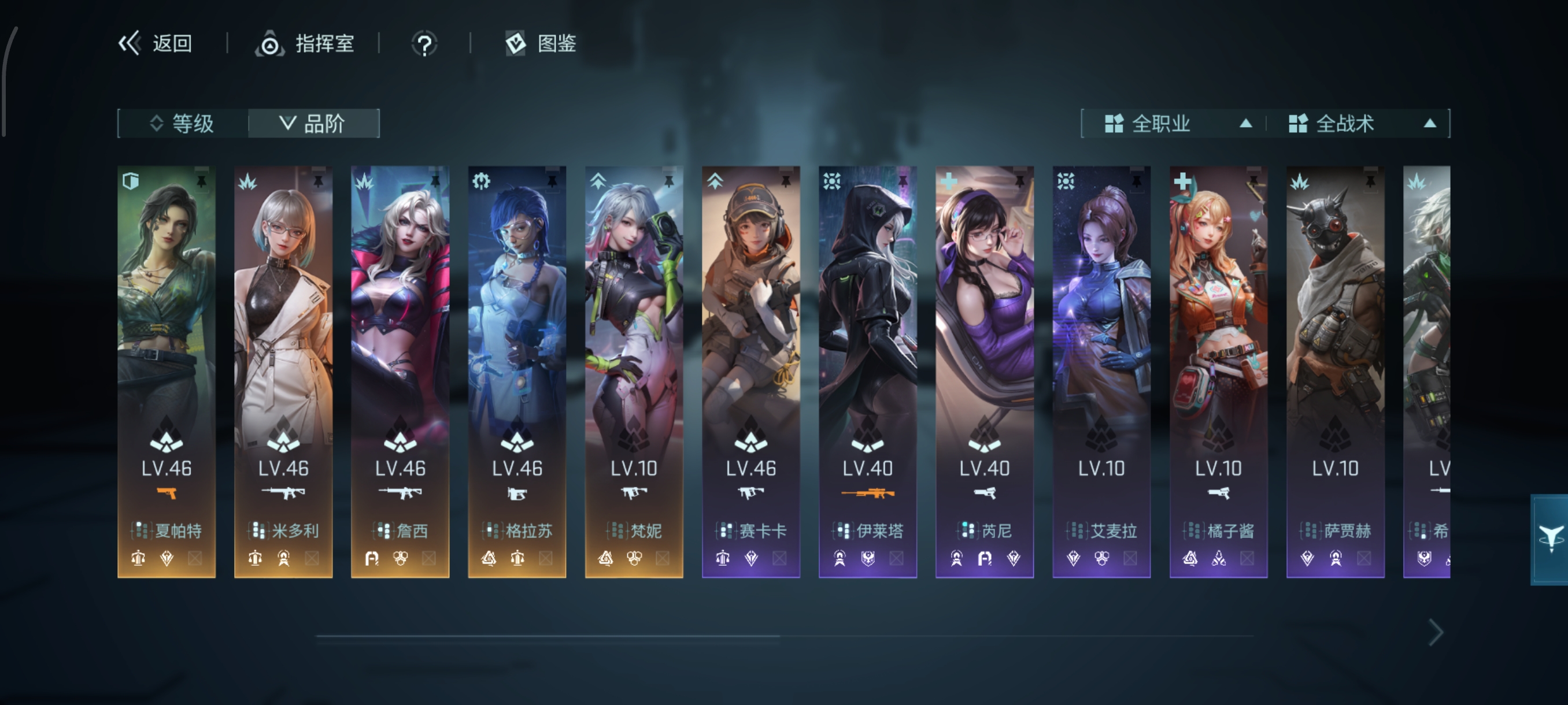Open the question mark help
The height and width of the screenshot is (705, 1568).
tap(424, 44)
